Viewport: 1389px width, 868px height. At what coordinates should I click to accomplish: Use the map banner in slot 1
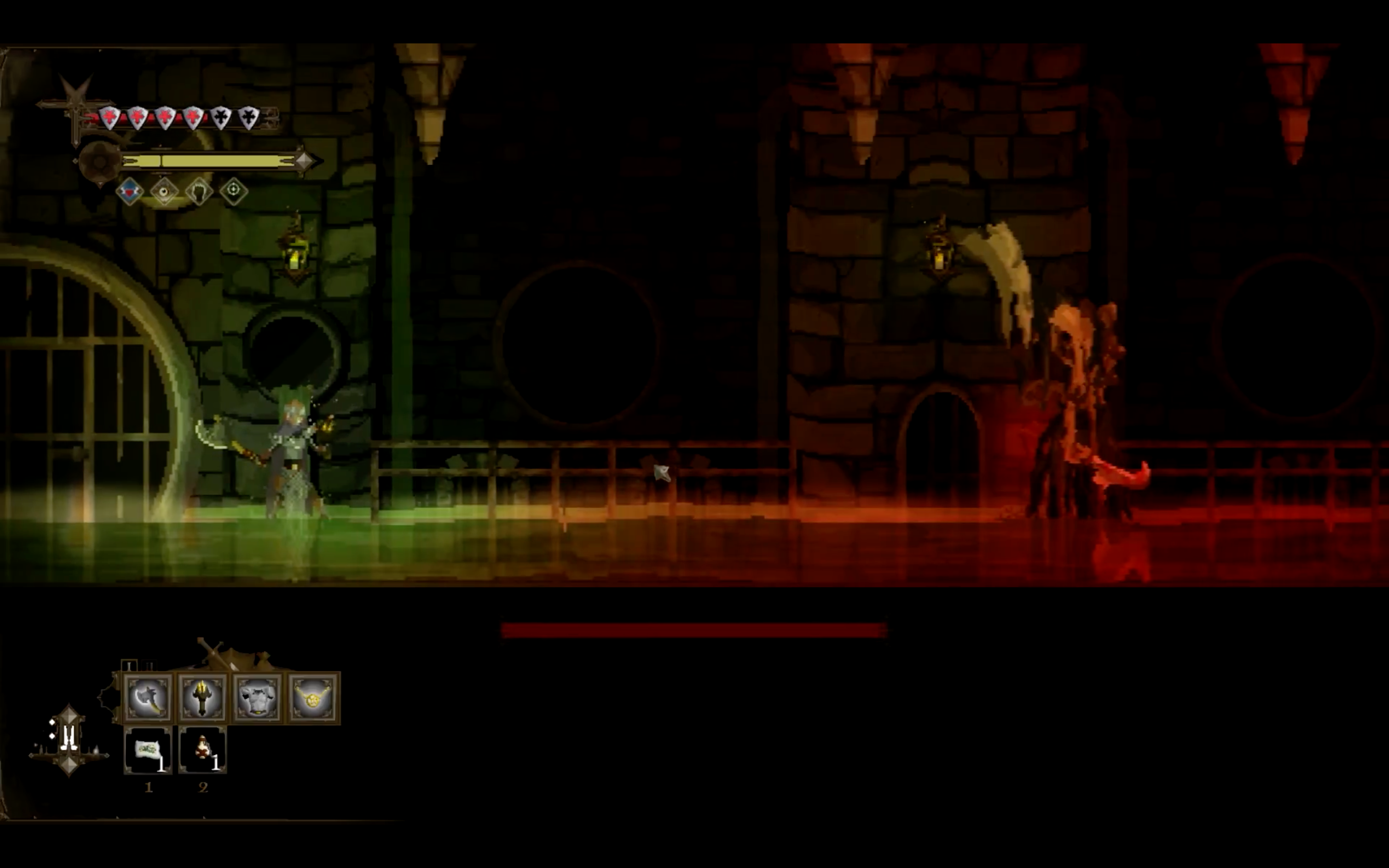(x=148, y=750)
